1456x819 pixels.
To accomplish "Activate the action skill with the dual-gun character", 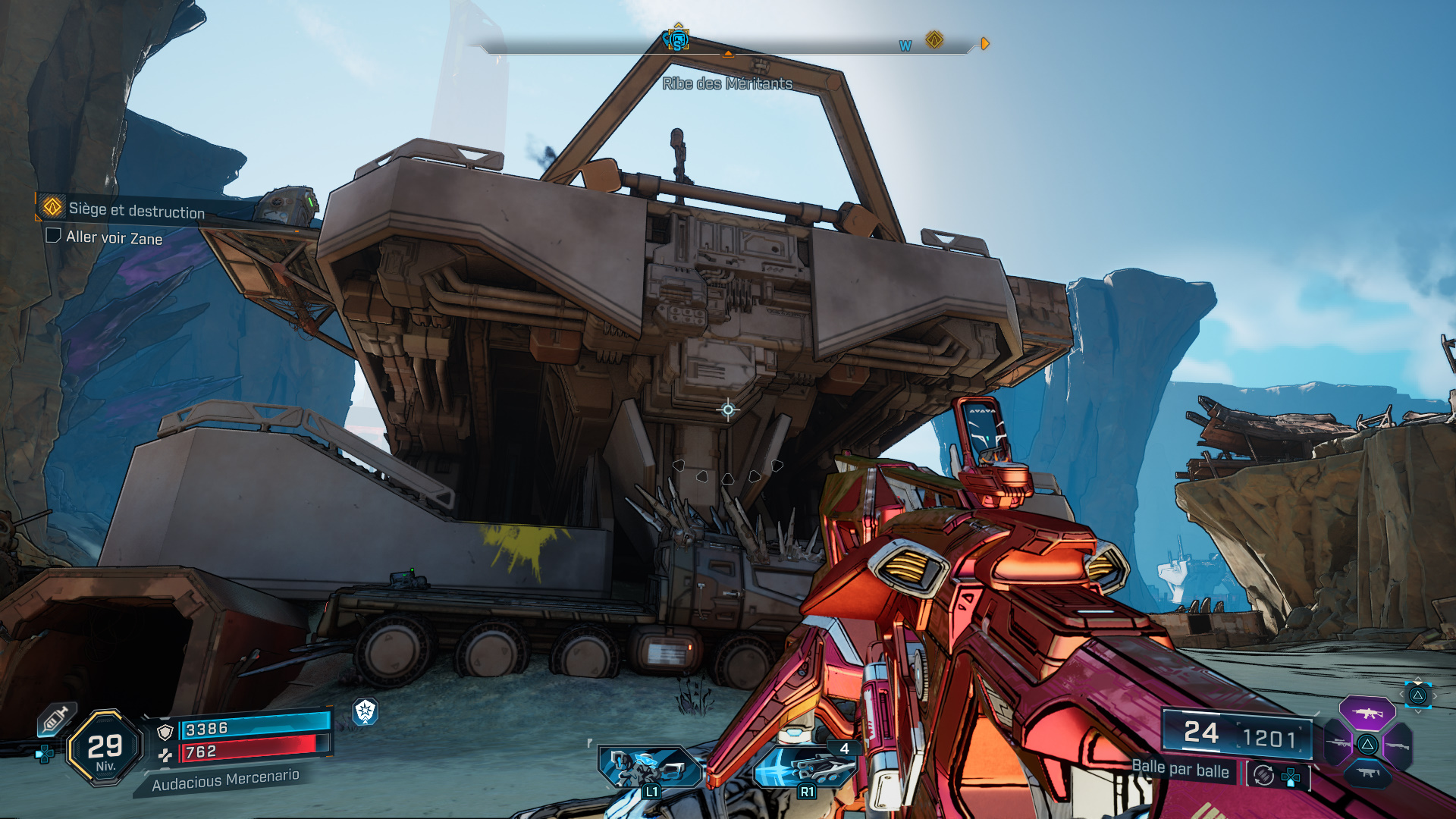I will click(x=650, y=767).
